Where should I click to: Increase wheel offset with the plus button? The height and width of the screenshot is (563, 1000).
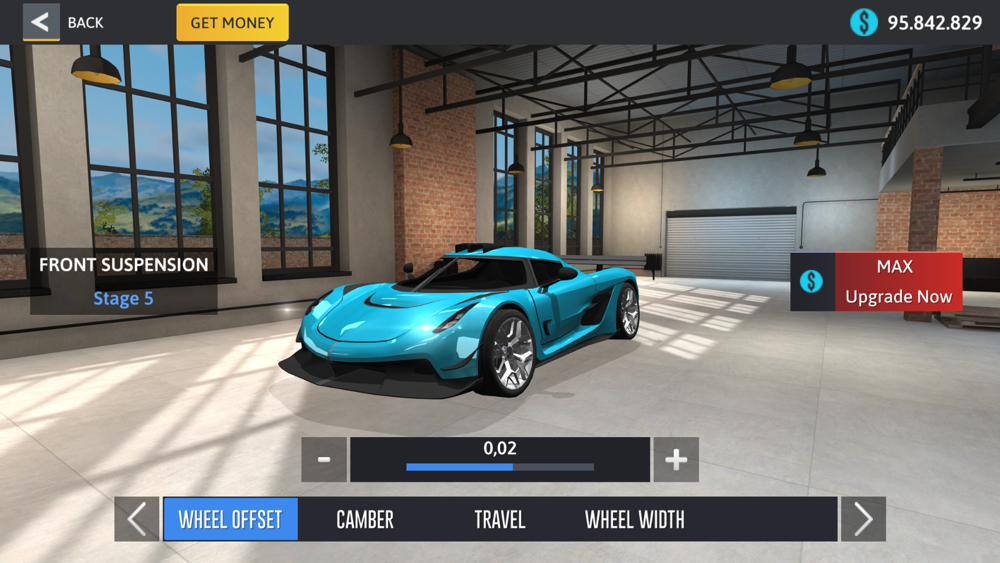pos(676,460)
